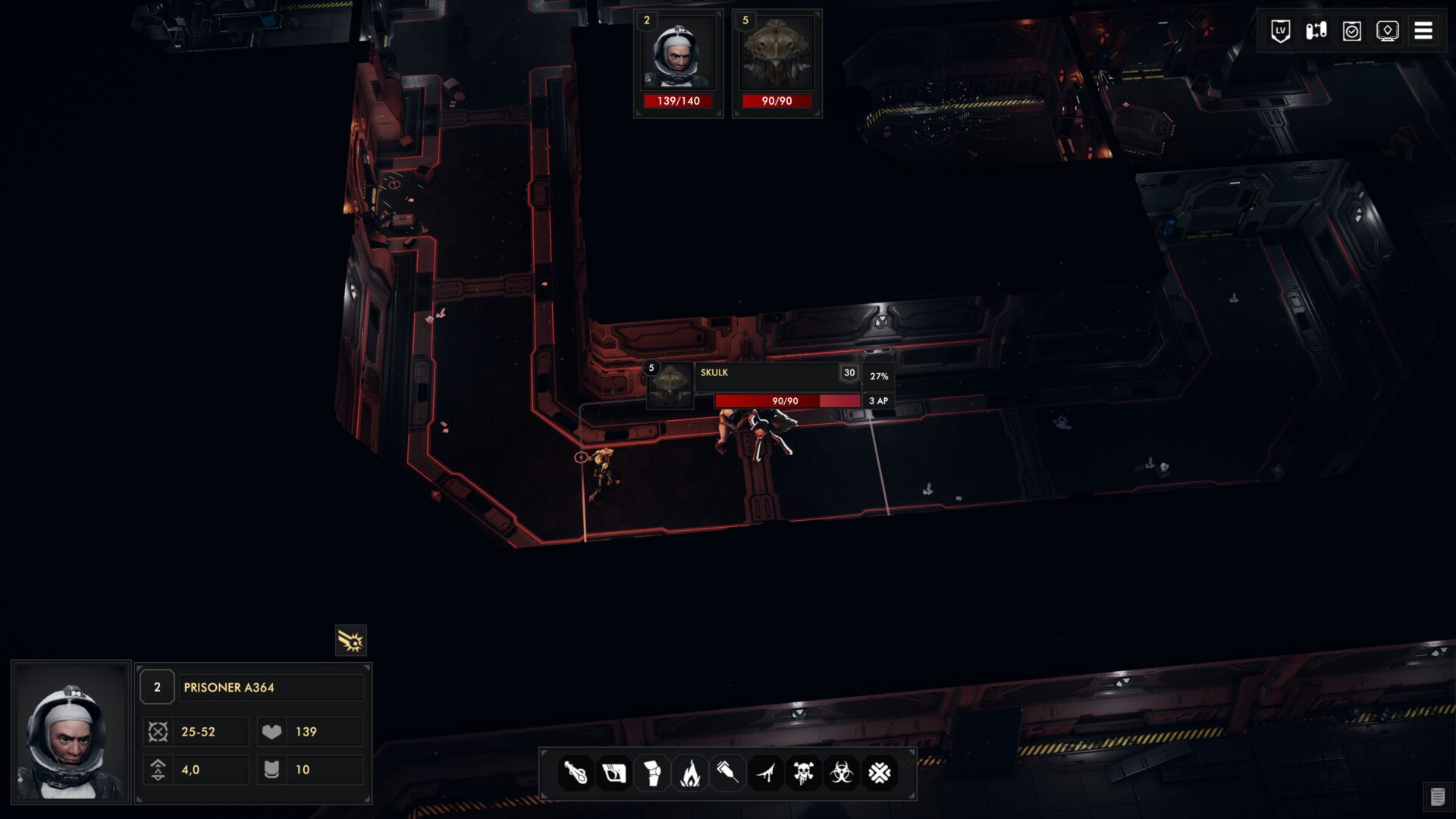Select the Skulk portrait in turn order
This screenshot has height=819, width=1456.
(777, 62)
